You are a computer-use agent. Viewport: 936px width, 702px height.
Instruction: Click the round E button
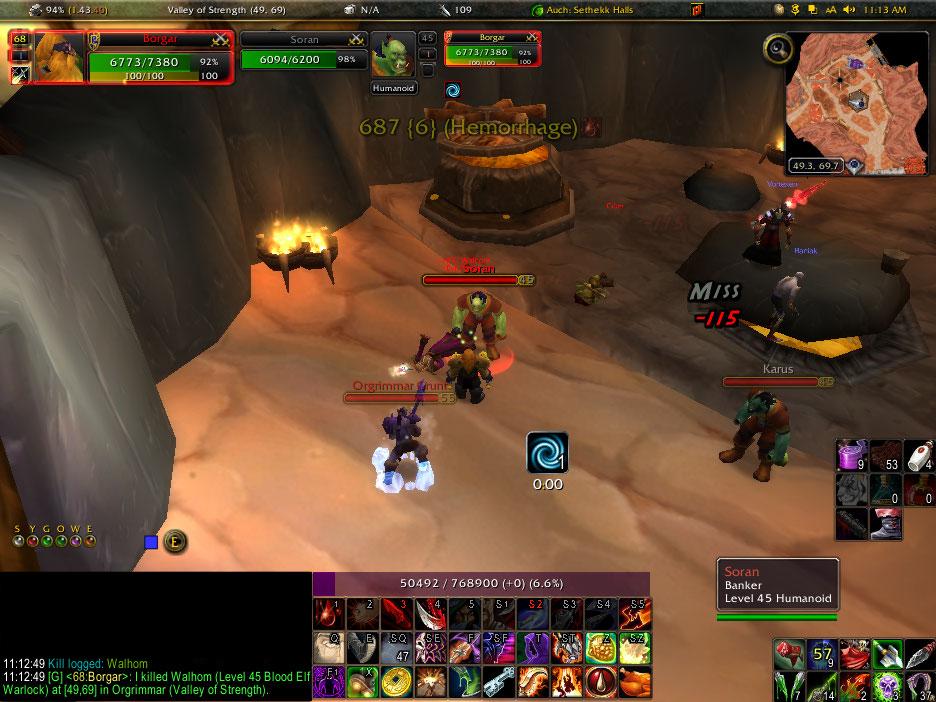click(174, 541)
